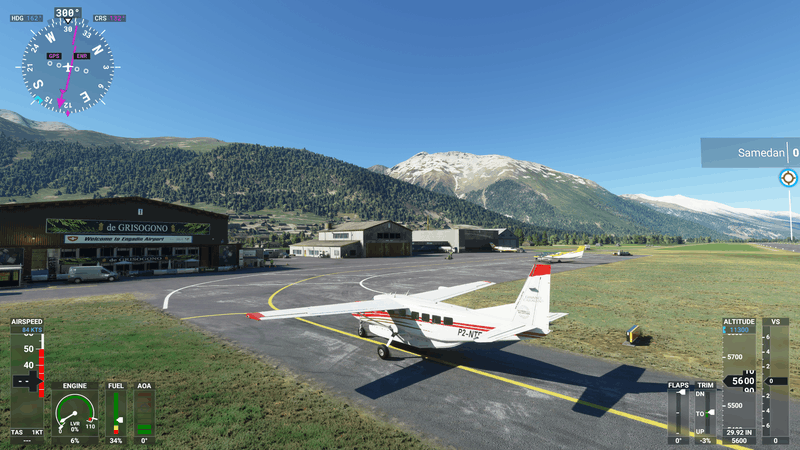Select the trim indicator panel

(706, 412)
